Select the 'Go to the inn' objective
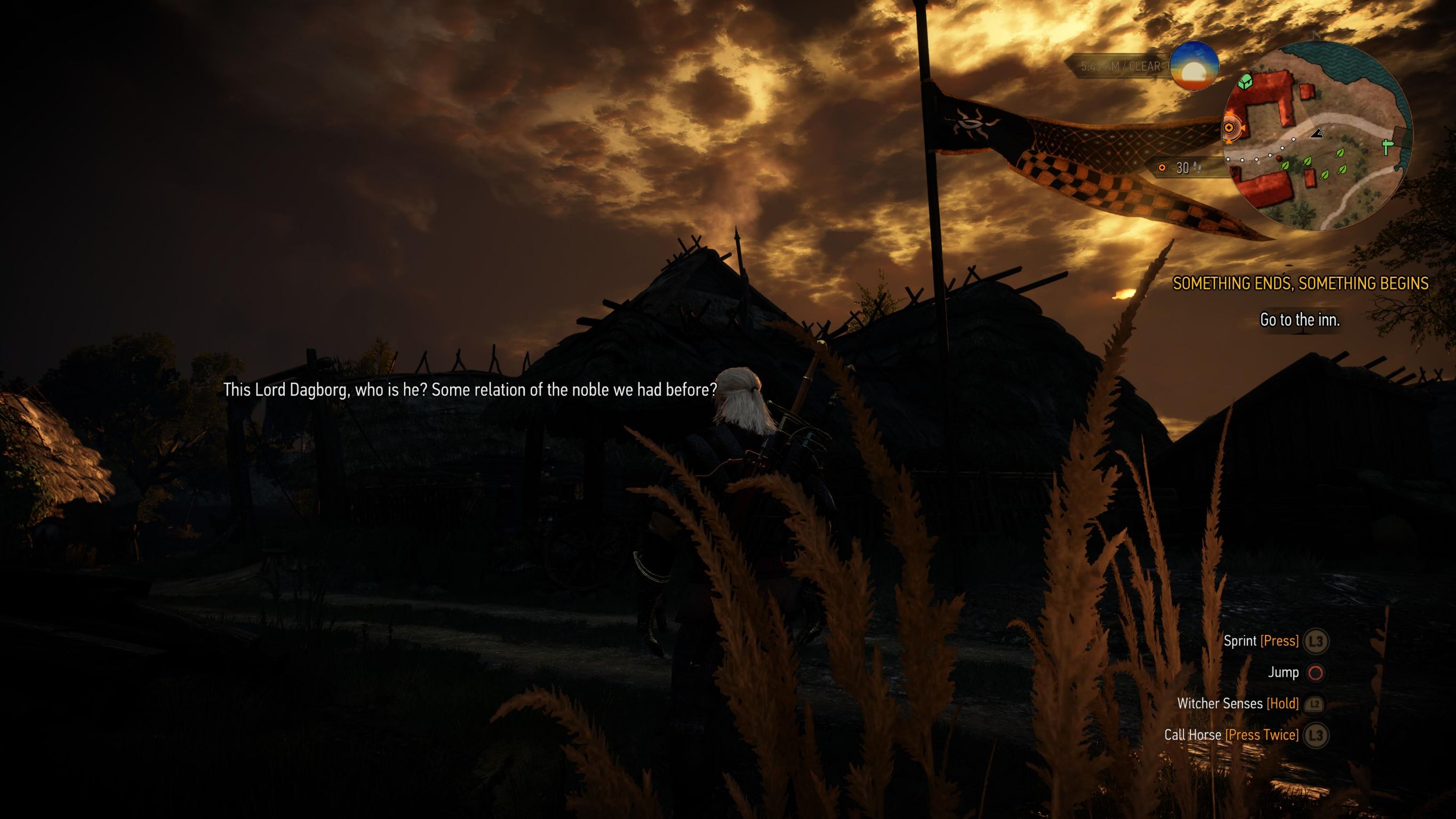Viewport: 1456px width, 819px height. tap(1299, 320)
